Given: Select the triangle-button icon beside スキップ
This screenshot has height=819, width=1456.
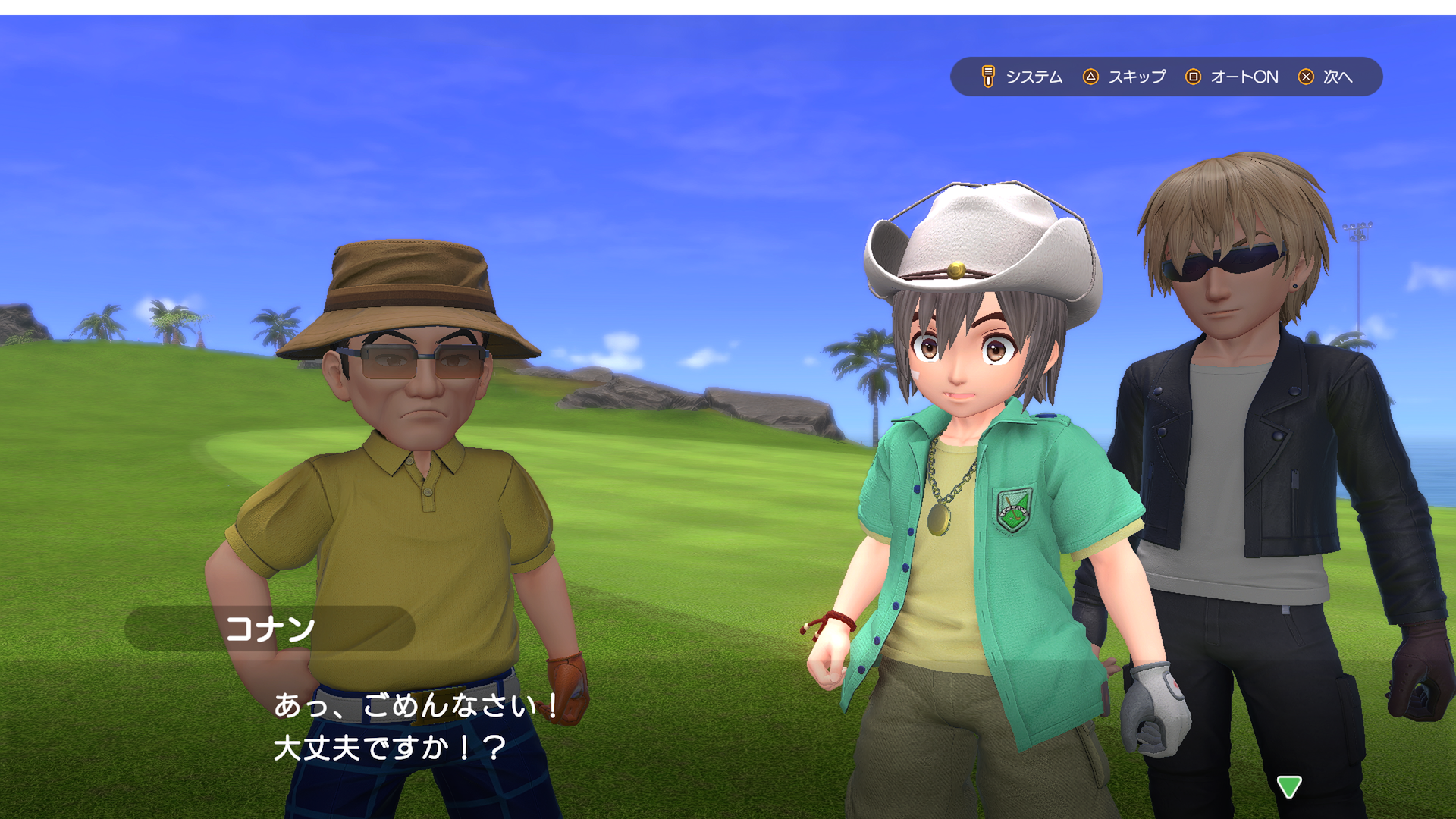Looking at the screenshot, I should (1092, 76).
